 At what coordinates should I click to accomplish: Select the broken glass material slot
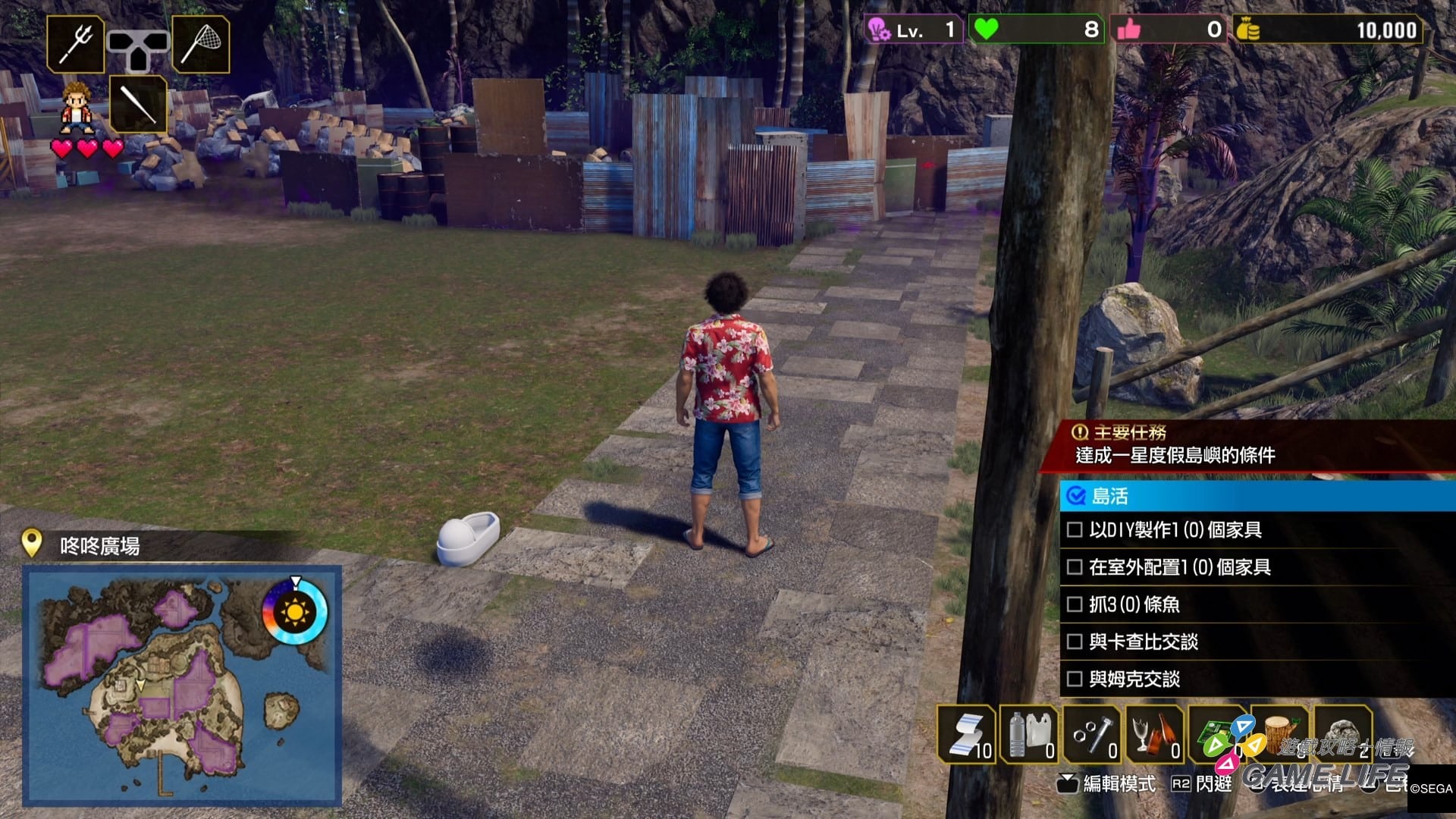(1155, 733)
